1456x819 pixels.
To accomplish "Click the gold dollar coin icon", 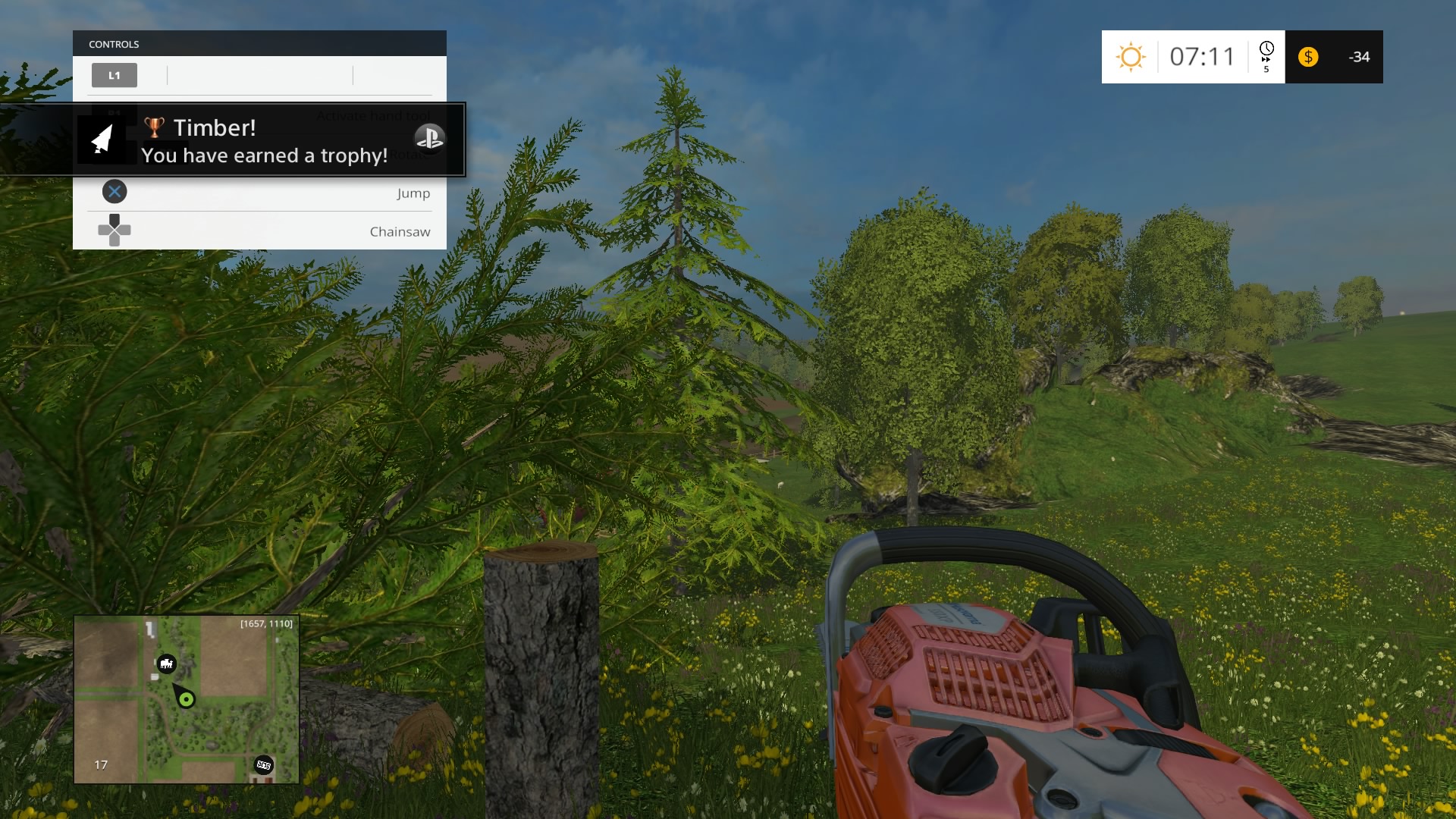I will (1308, 57).
